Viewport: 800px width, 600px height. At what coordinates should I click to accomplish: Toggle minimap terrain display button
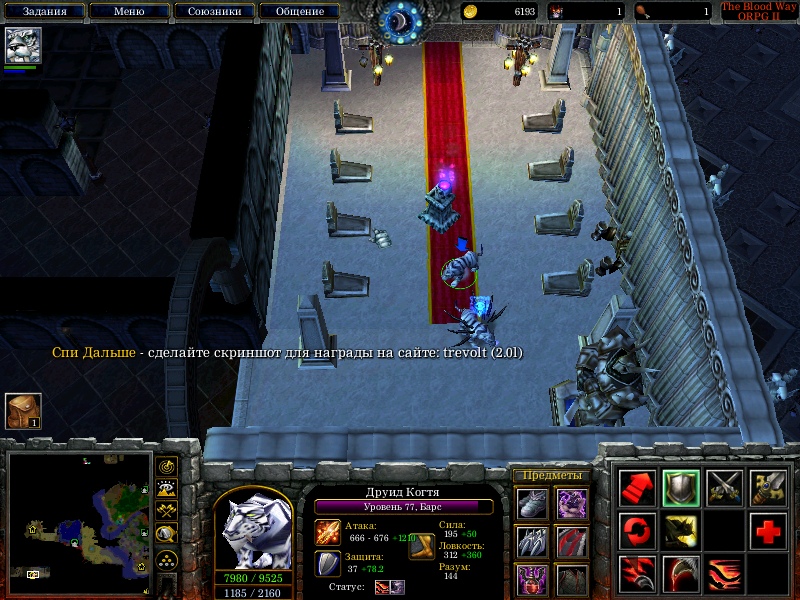coord(167,489)
